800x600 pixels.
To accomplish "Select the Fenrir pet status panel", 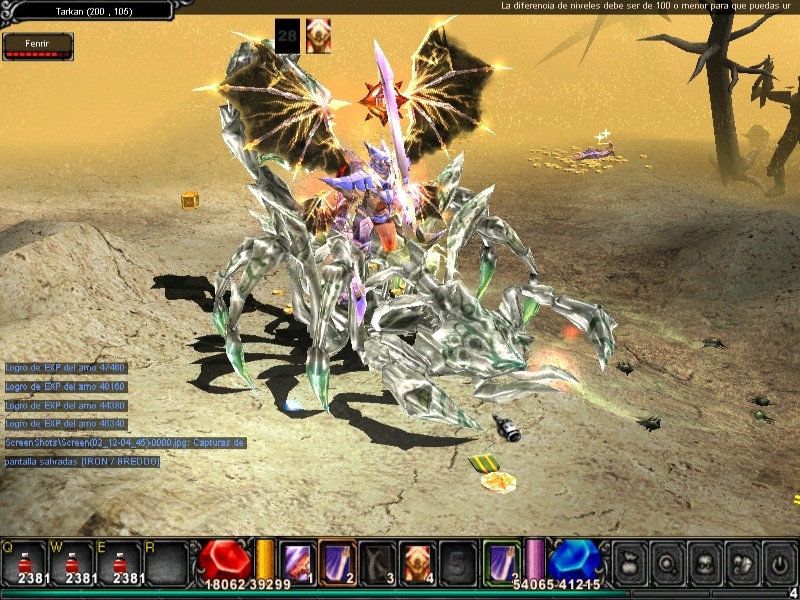I will pyautogui.click(x=37, y=46).
